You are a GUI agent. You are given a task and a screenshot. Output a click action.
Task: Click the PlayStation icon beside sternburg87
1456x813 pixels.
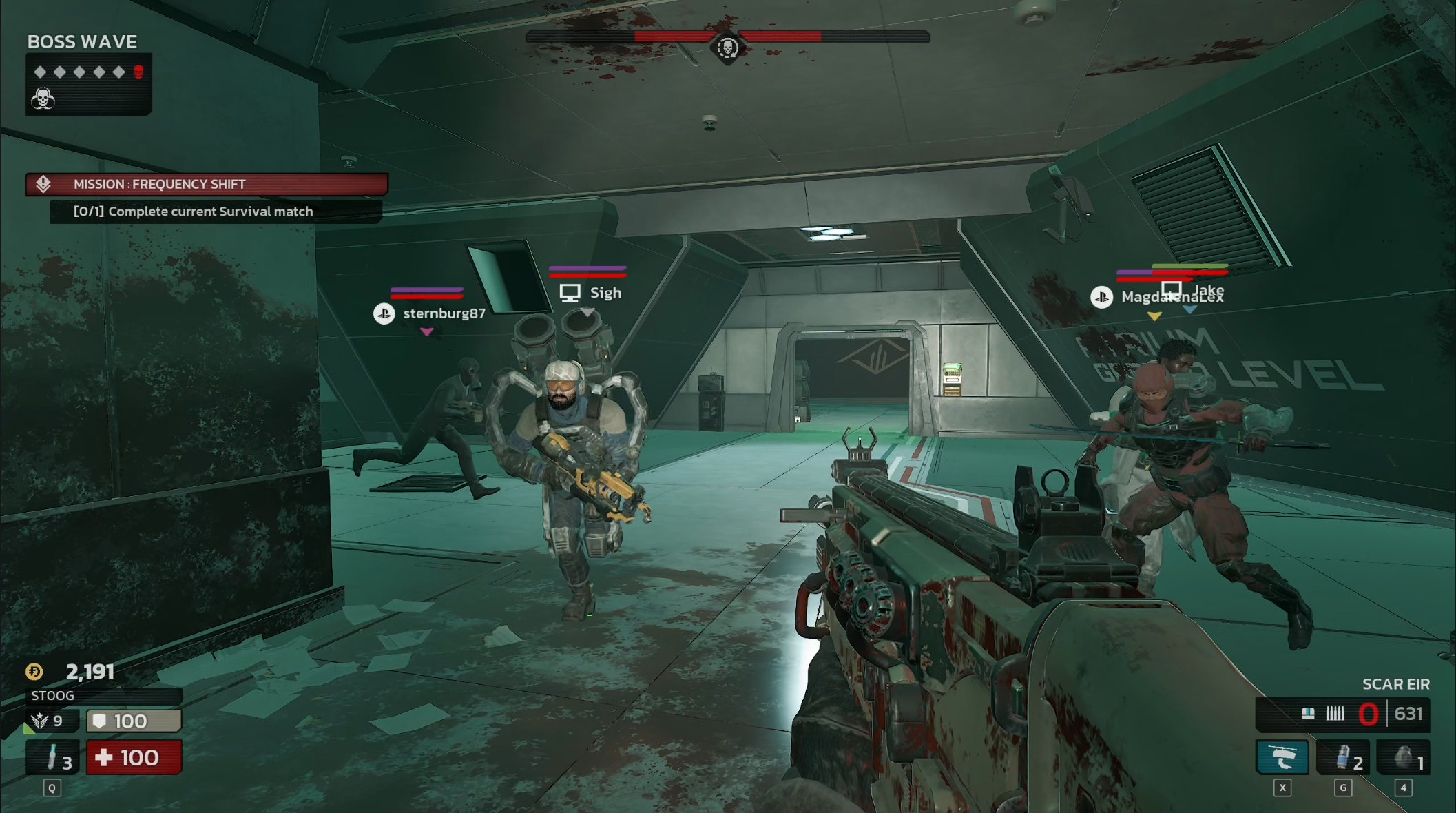coord(385,313)
